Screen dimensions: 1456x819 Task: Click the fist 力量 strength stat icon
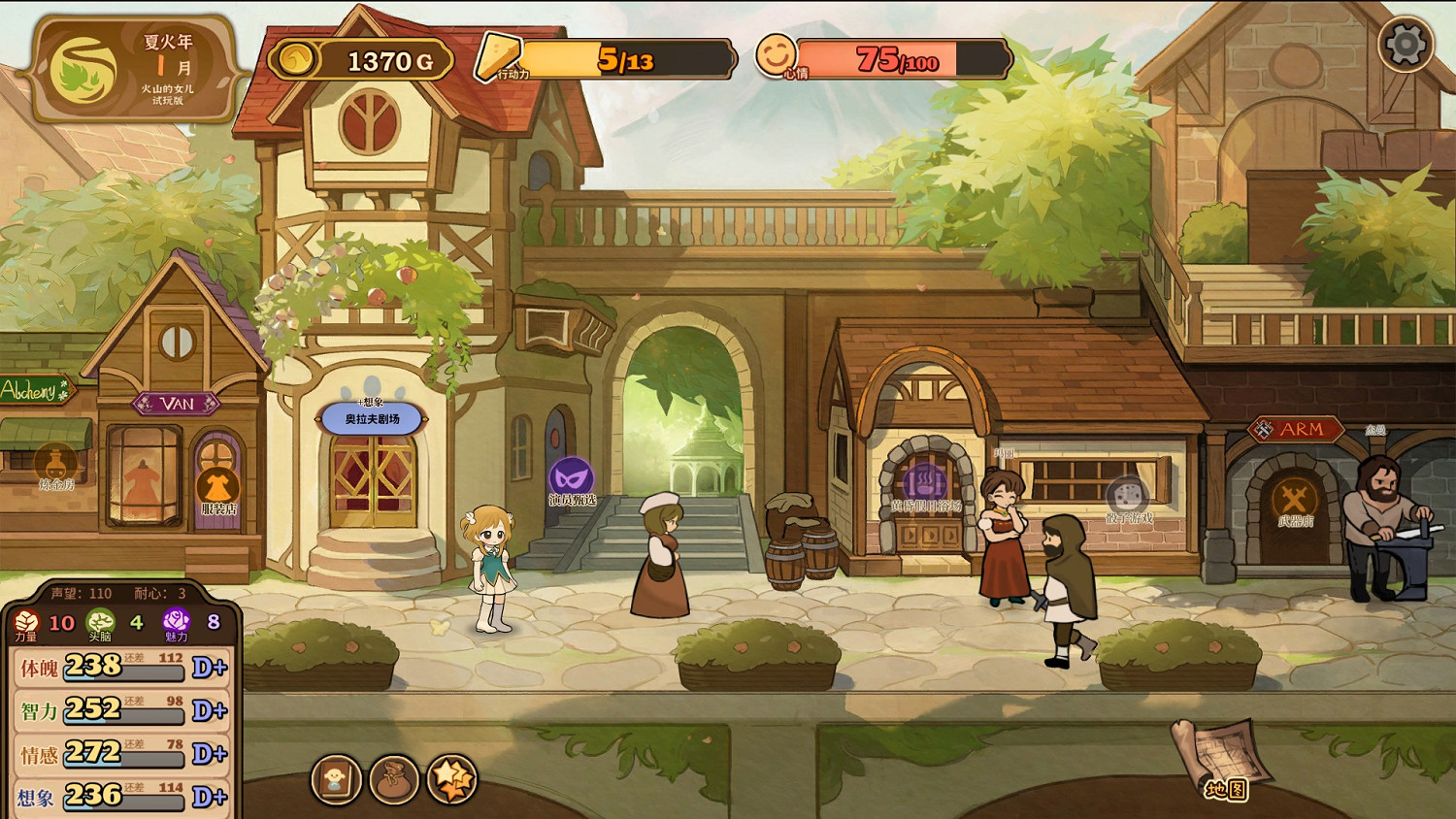[x=24, y=619]
